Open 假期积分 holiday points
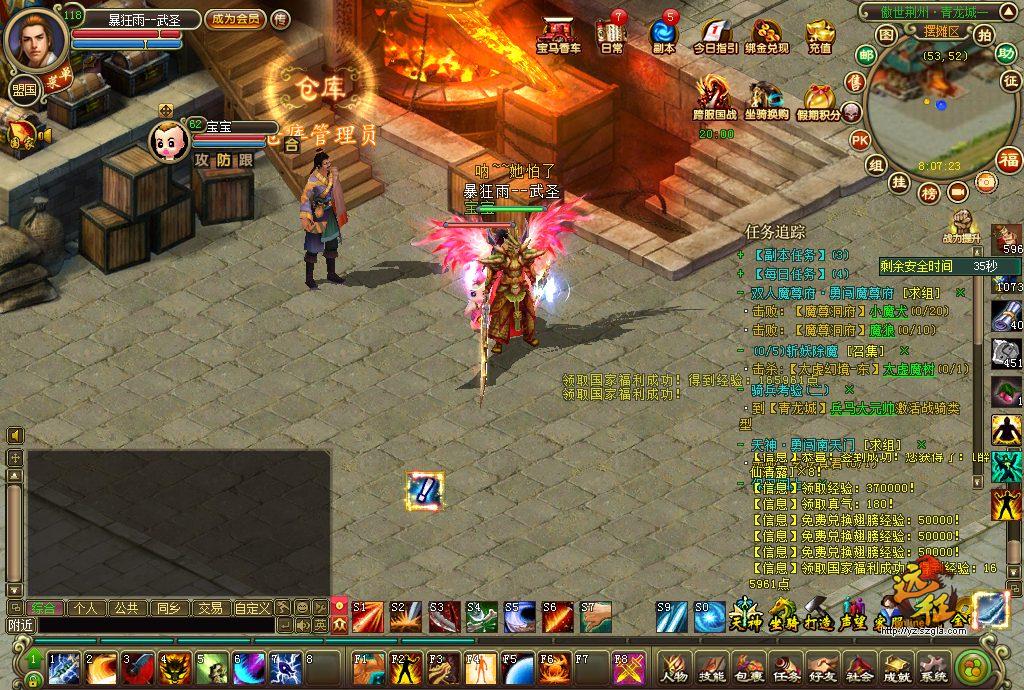The width and height of the screenshot is (1024, 690). [x=819, y=100]
